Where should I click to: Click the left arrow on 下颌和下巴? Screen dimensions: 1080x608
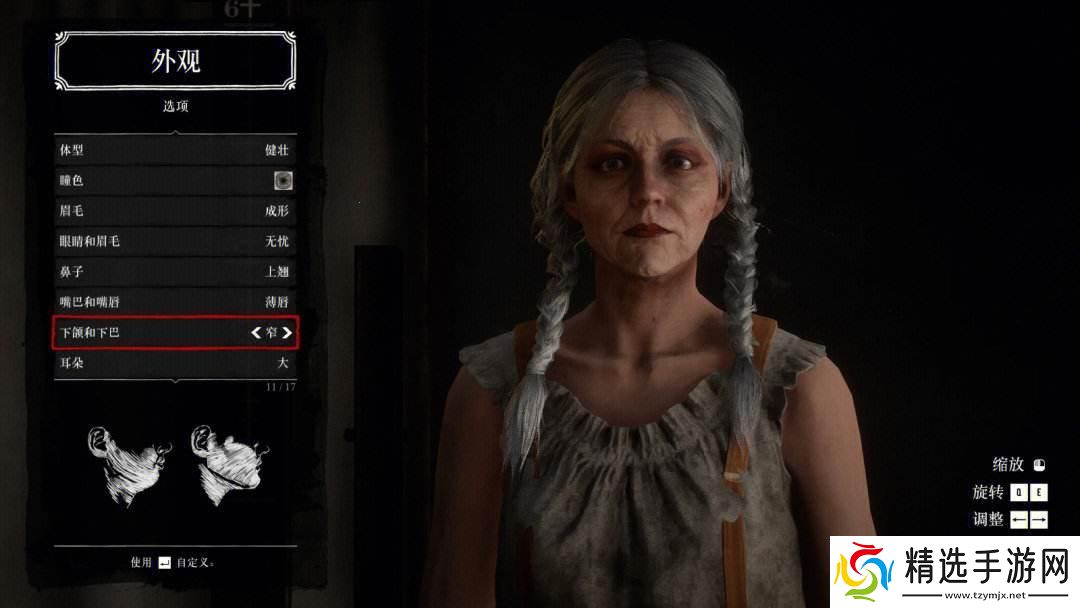tap(255, 332)
